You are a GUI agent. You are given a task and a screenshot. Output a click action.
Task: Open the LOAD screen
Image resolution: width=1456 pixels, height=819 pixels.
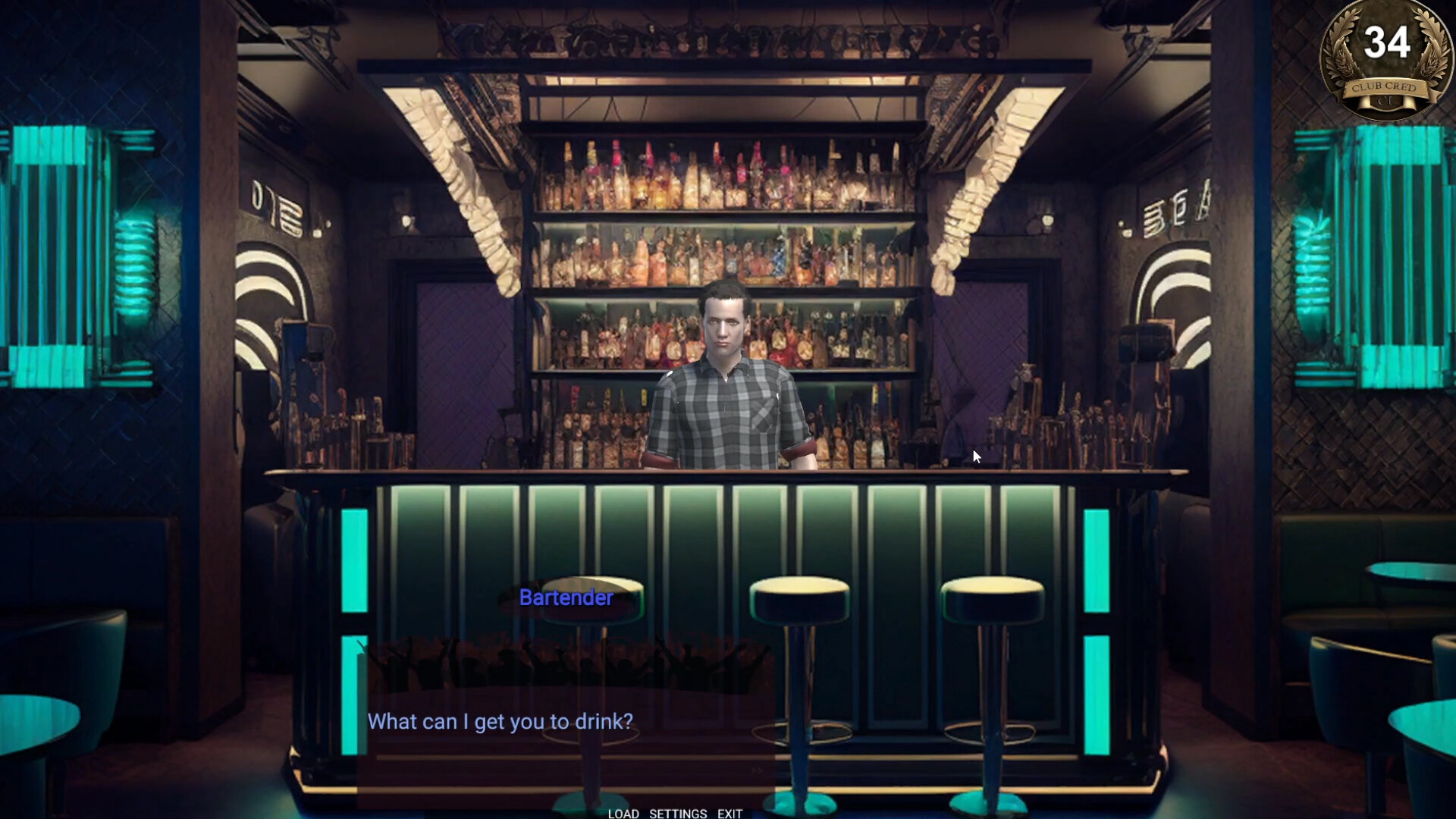tap(623, 813)
